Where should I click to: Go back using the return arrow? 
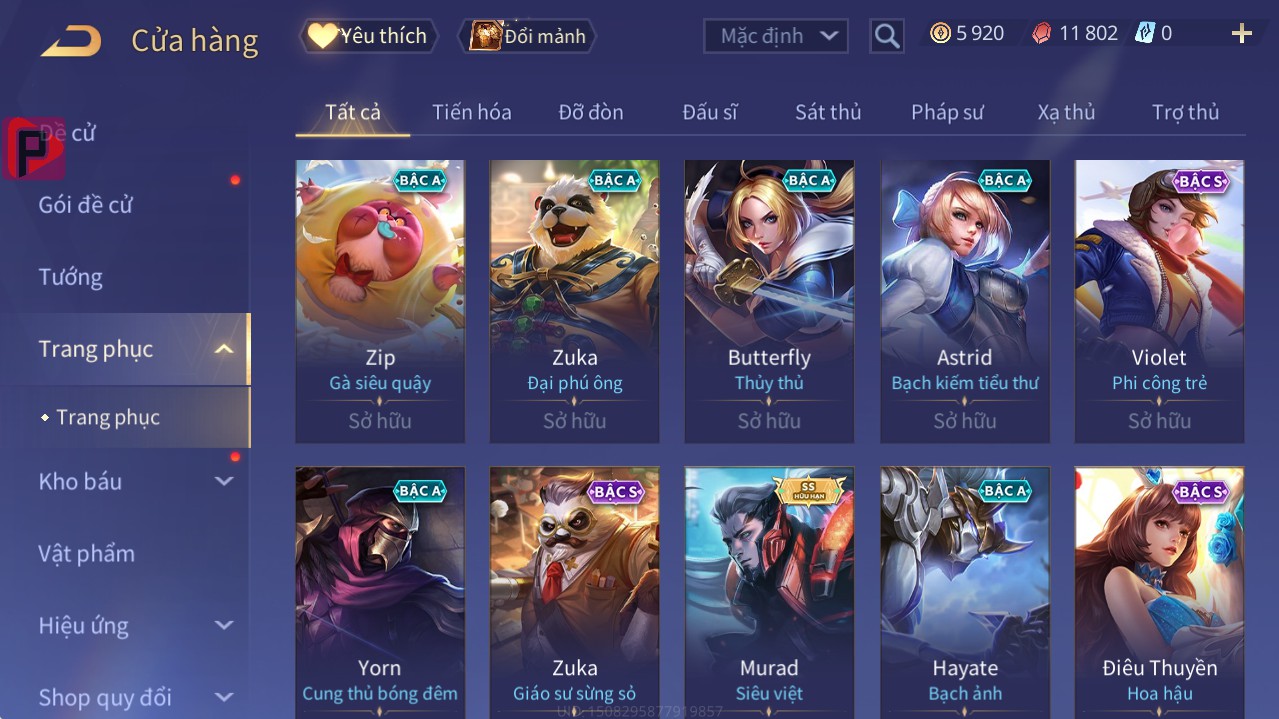(x=71, y=41)
